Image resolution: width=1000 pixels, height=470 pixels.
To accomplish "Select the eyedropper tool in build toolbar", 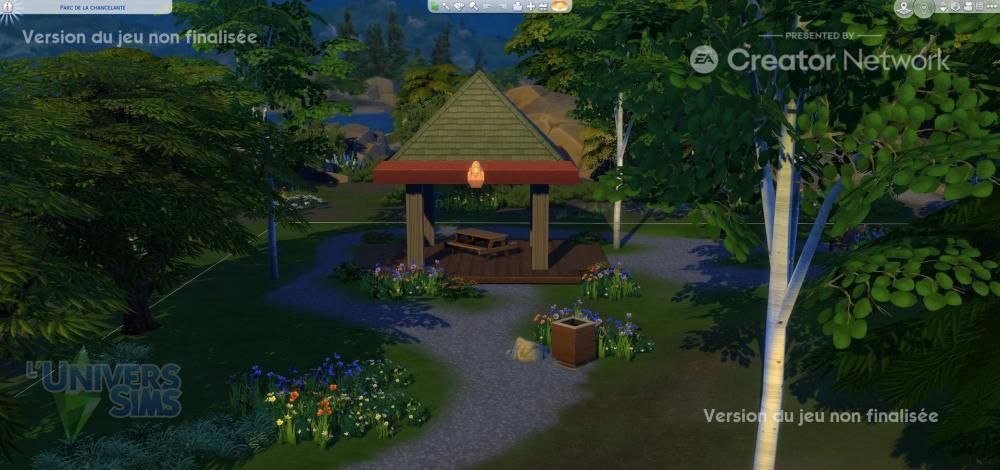I will [x=446, y=6].
